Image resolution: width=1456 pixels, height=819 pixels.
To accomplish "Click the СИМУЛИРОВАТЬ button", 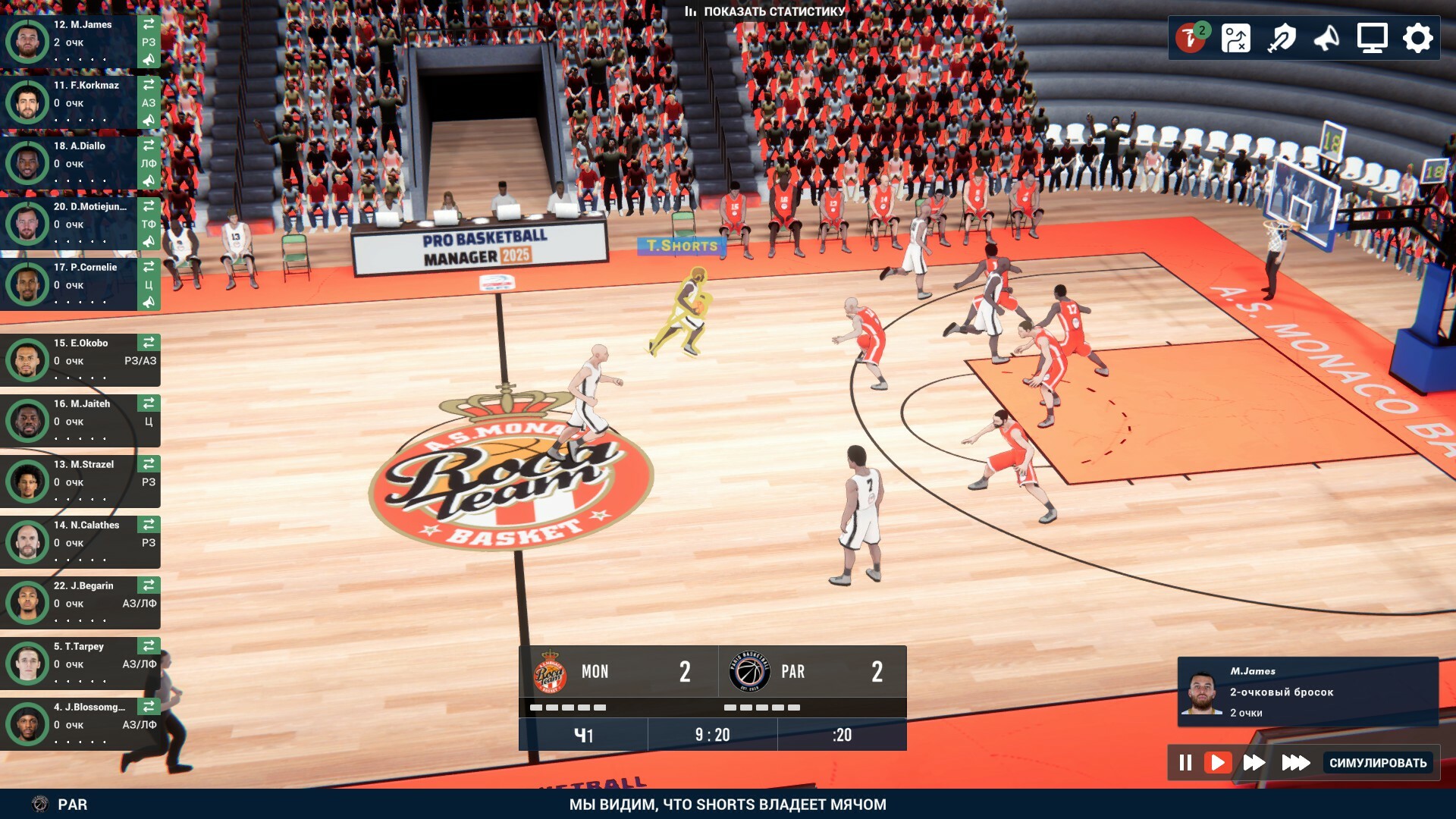I will point(1377,763).
